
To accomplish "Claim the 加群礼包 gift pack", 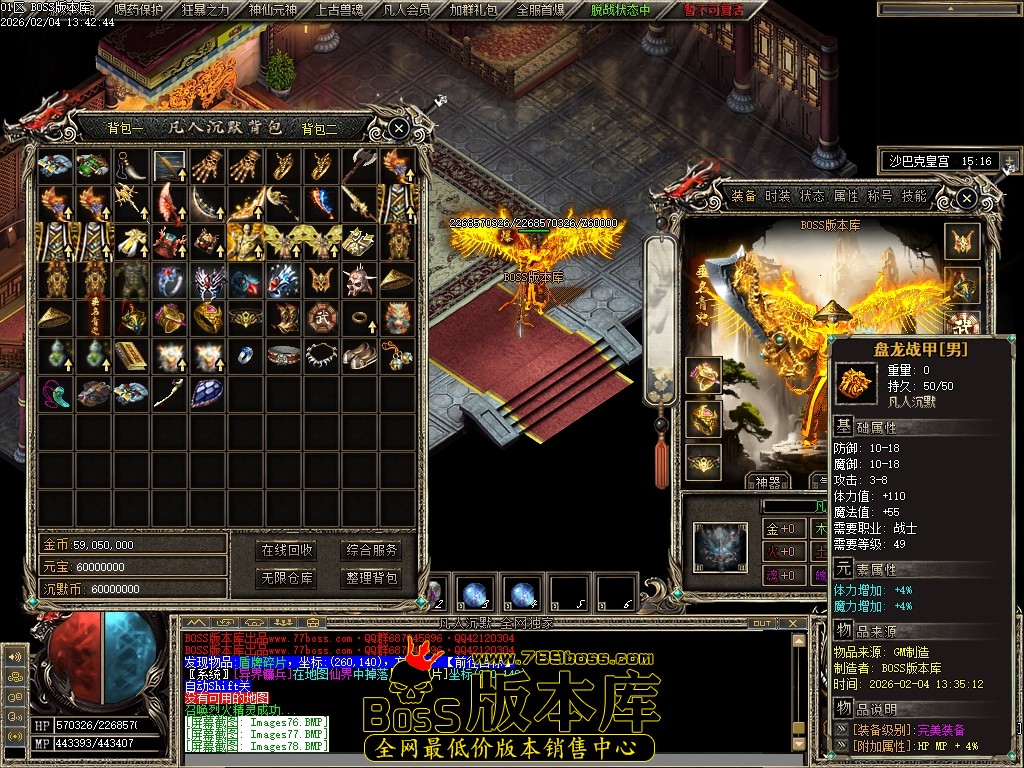I will (x=472, y=10).
